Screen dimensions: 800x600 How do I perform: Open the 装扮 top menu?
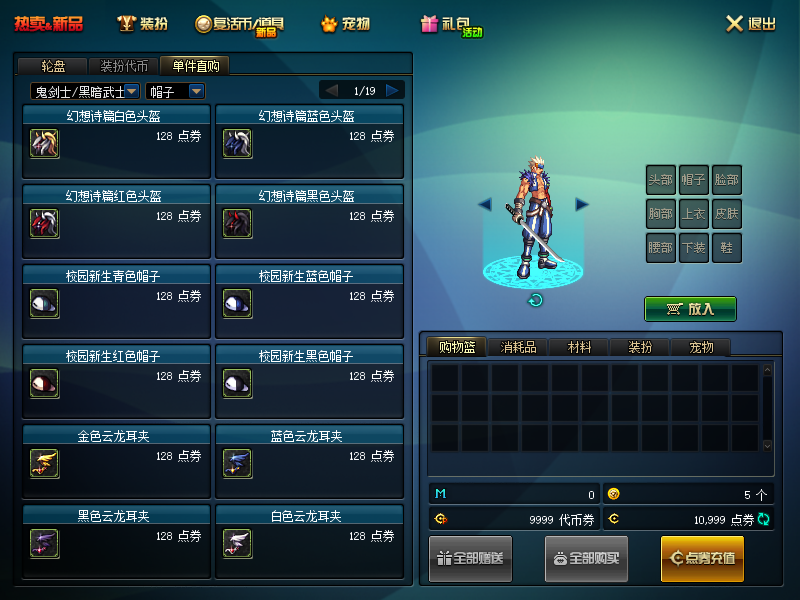tap(143, 24)
